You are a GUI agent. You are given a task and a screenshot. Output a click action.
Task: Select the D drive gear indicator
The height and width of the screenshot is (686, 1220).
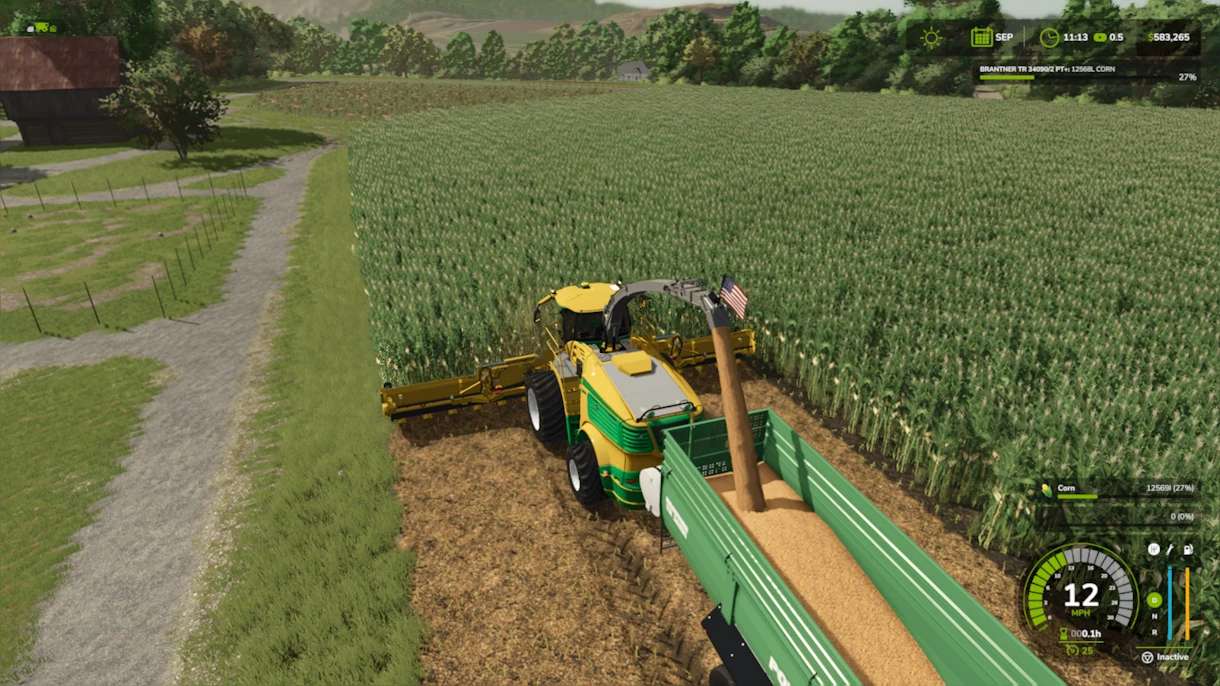1154,600
